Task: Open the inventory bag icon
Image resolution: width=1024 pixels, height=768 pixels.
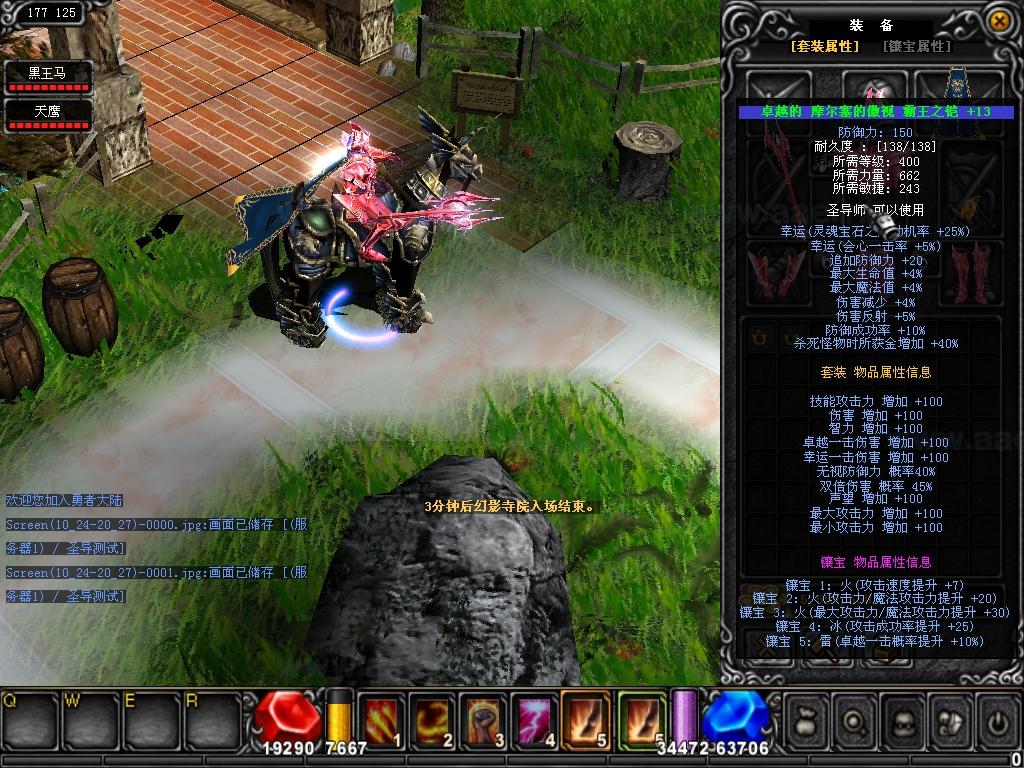Action: click(807, 718)
